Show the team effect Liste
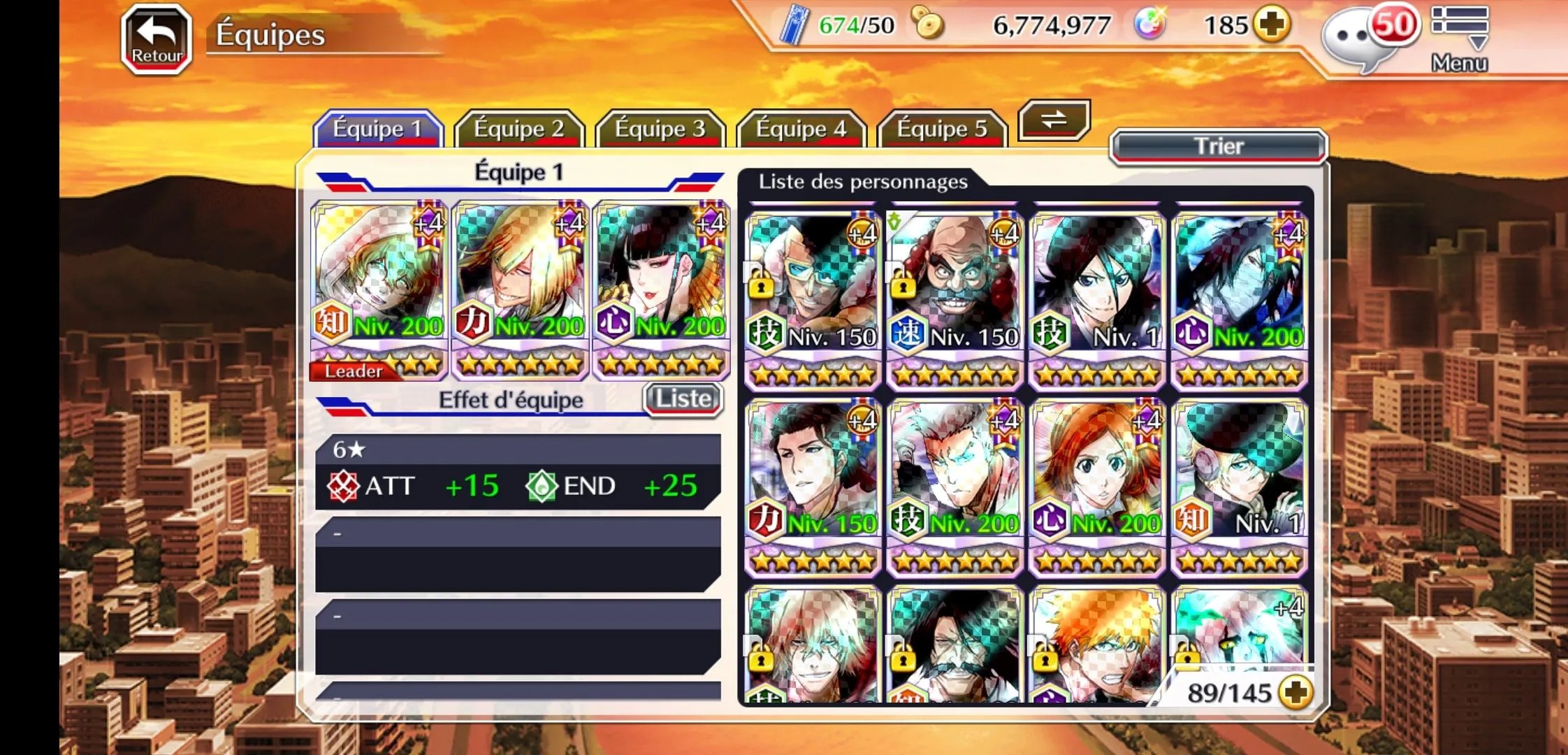Screen dimensions: 1568x755 (683, 399)
